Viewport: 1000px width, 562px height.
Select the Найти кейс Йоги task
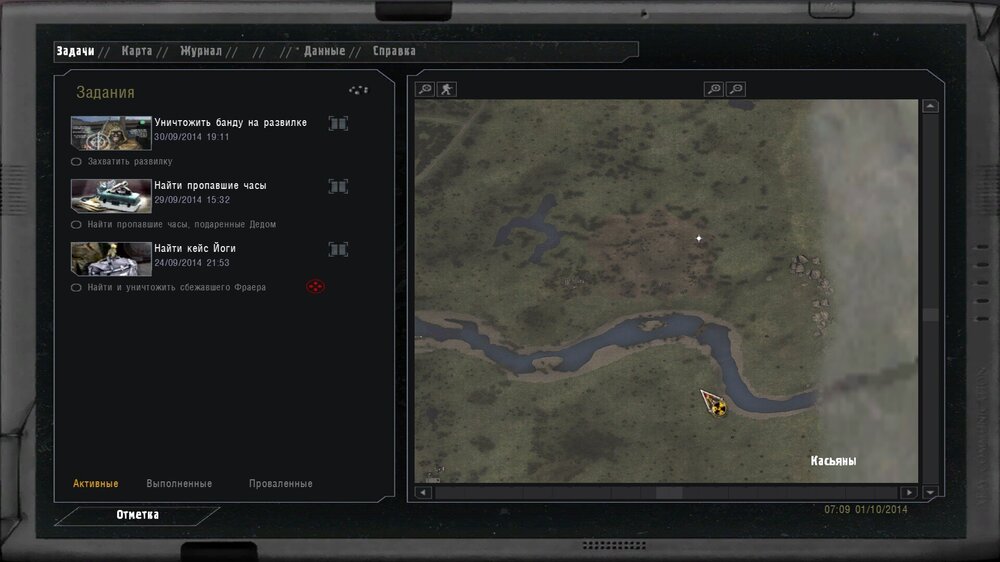[195, 249]
